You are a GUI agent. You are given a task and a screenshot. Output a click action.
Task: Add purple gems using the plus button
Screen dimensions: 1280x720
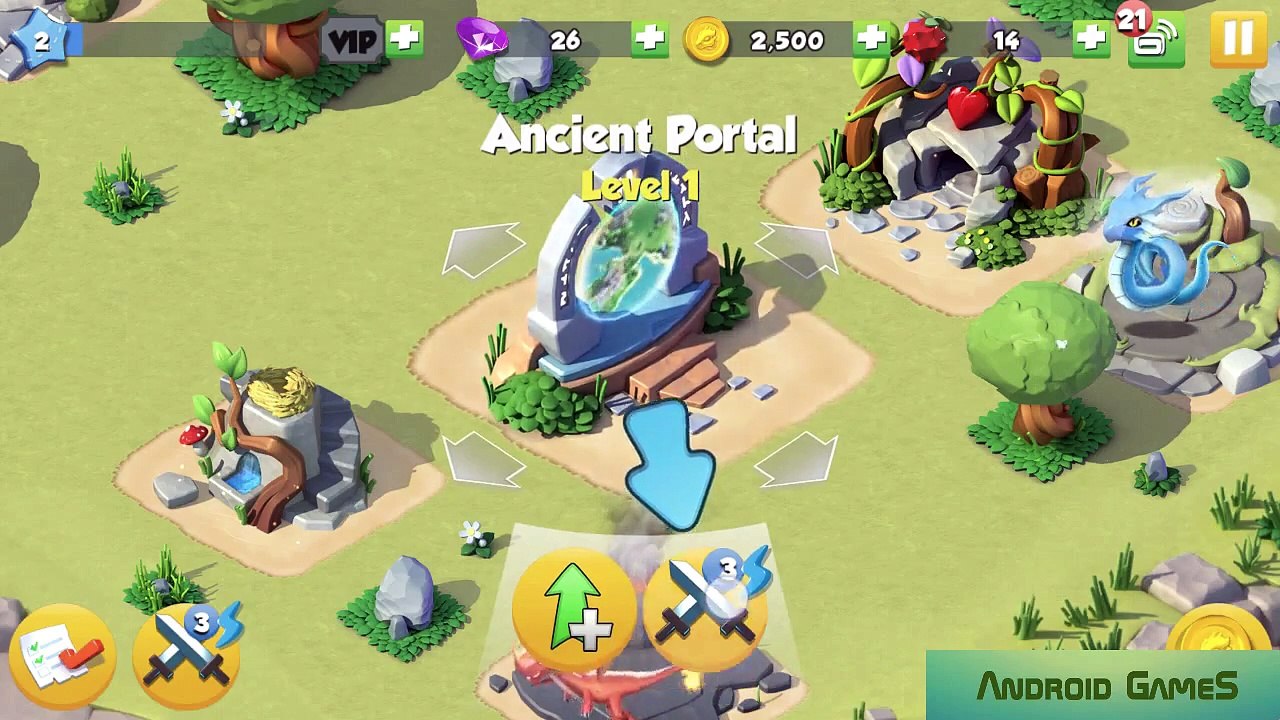649,39
